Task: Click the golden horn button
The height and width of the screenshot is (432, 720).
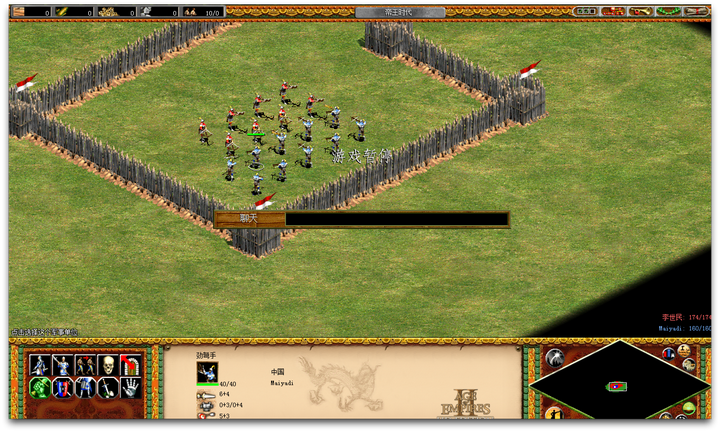Action: (640, 11)
